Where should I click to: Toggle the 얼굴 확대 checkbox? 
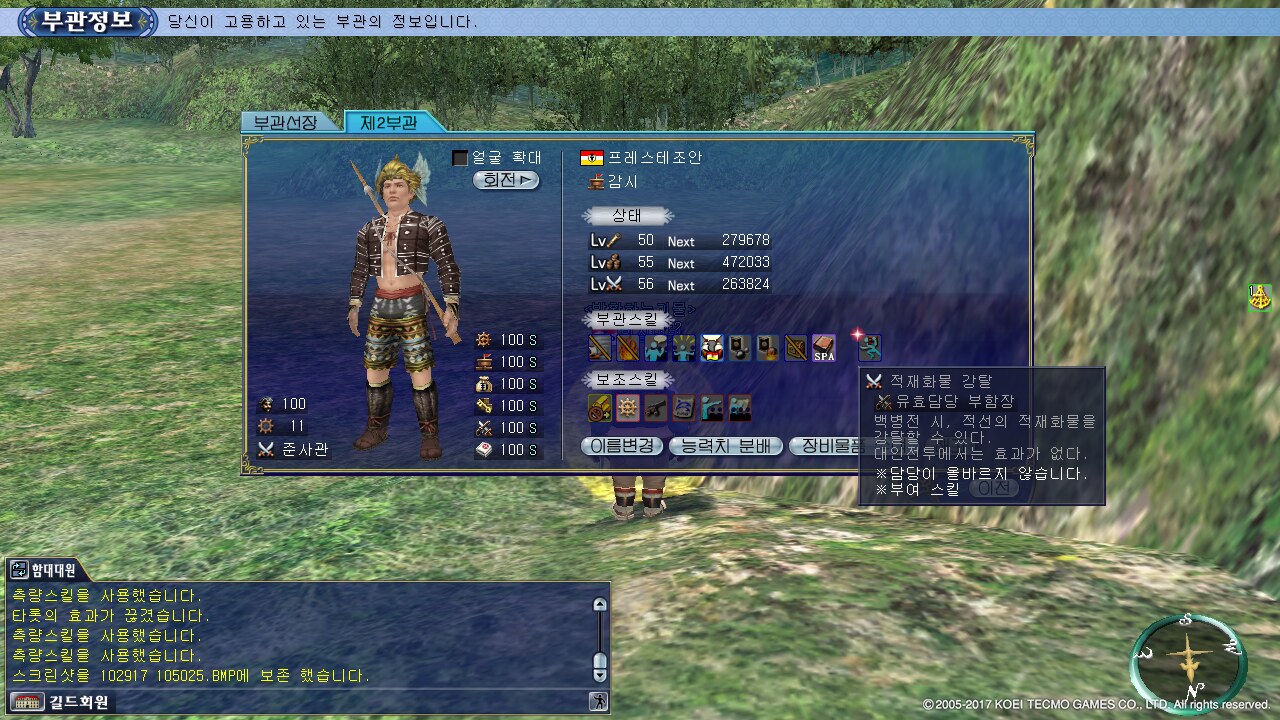[x=460, y=158]
